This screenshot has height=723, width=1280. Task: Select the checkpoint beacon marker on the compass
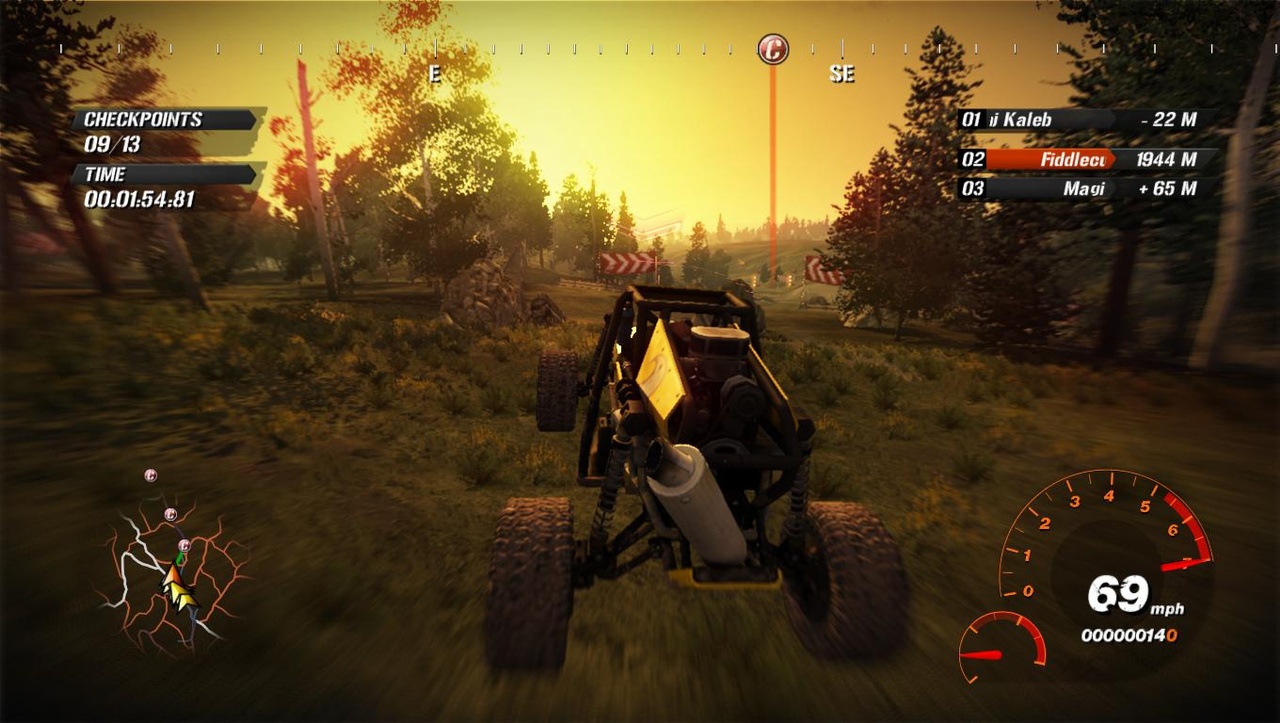tap(771, 48)
